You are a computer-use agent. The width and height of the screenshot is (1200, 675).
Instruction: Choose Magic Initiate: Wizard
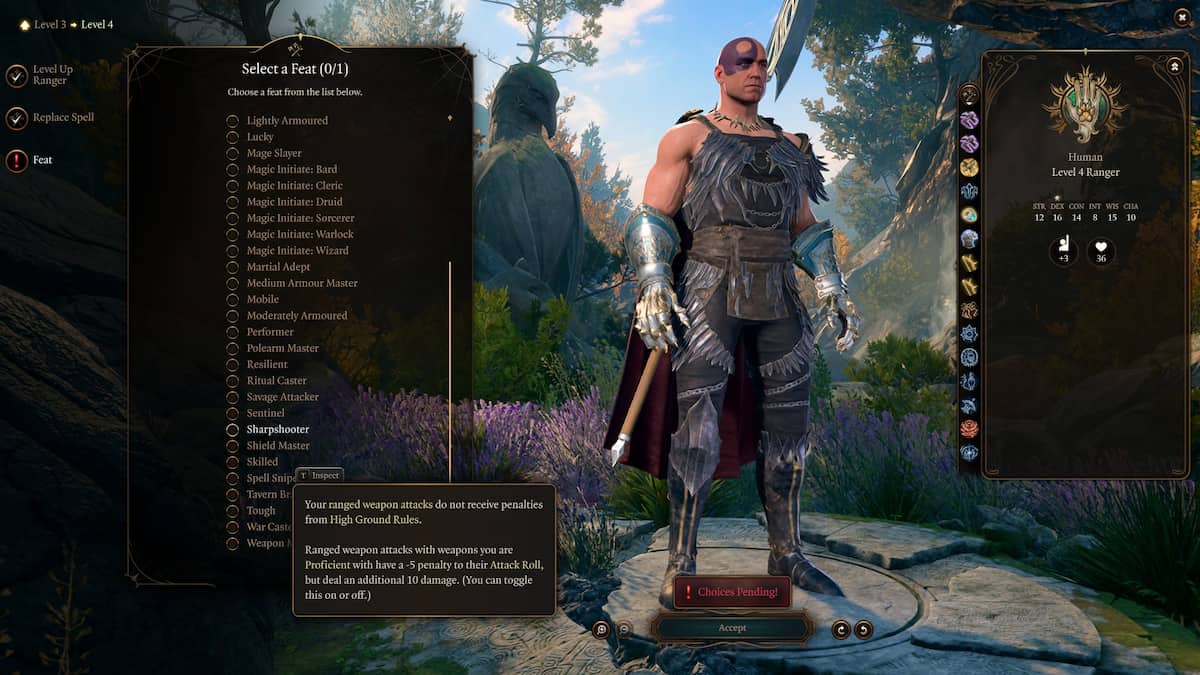click(x=297, y=251)
